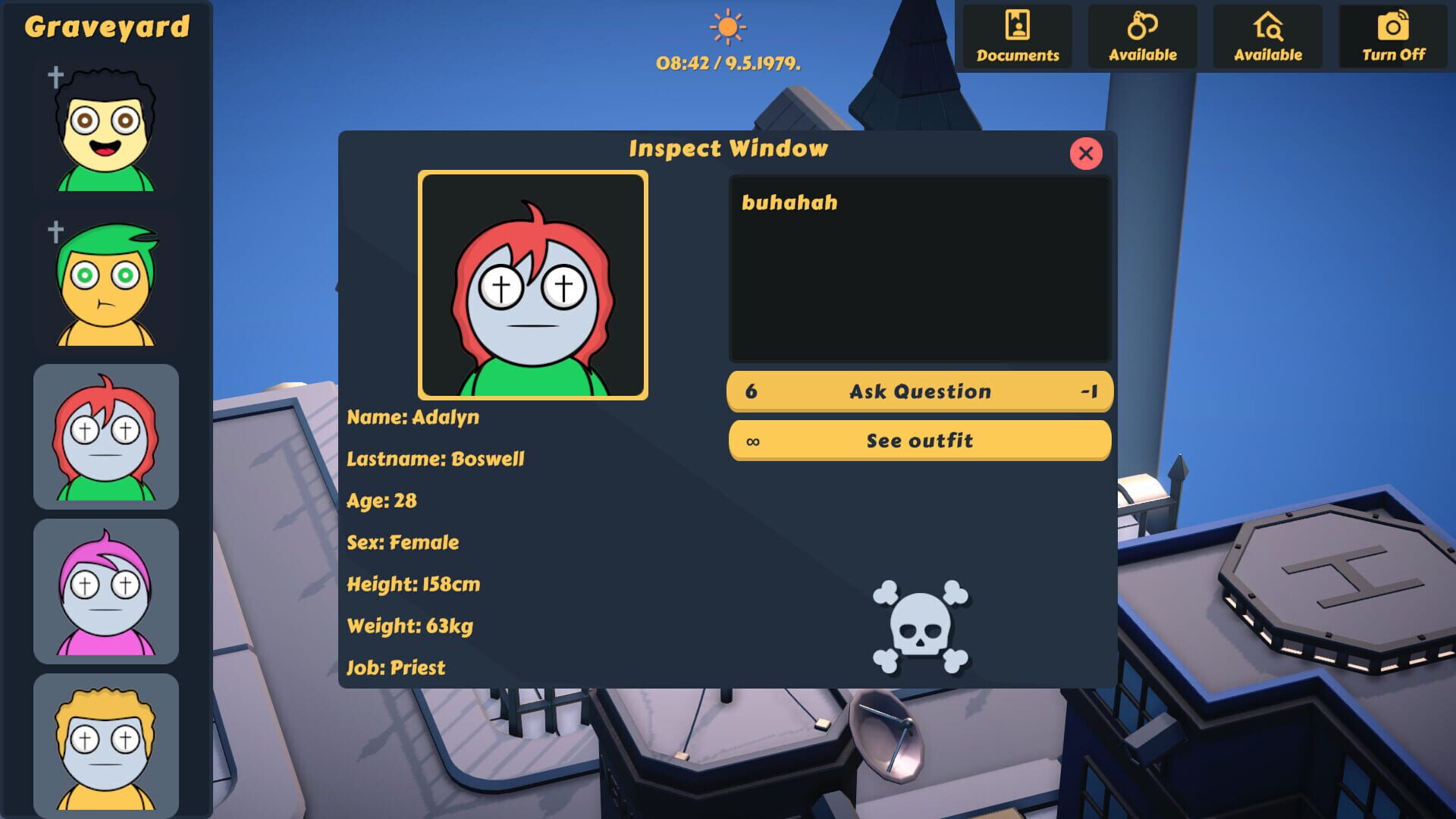The image size is (1456, 819).
Task: Select the pink-haired corpse in the Graveyard list
Action: [x=105, y=591]
